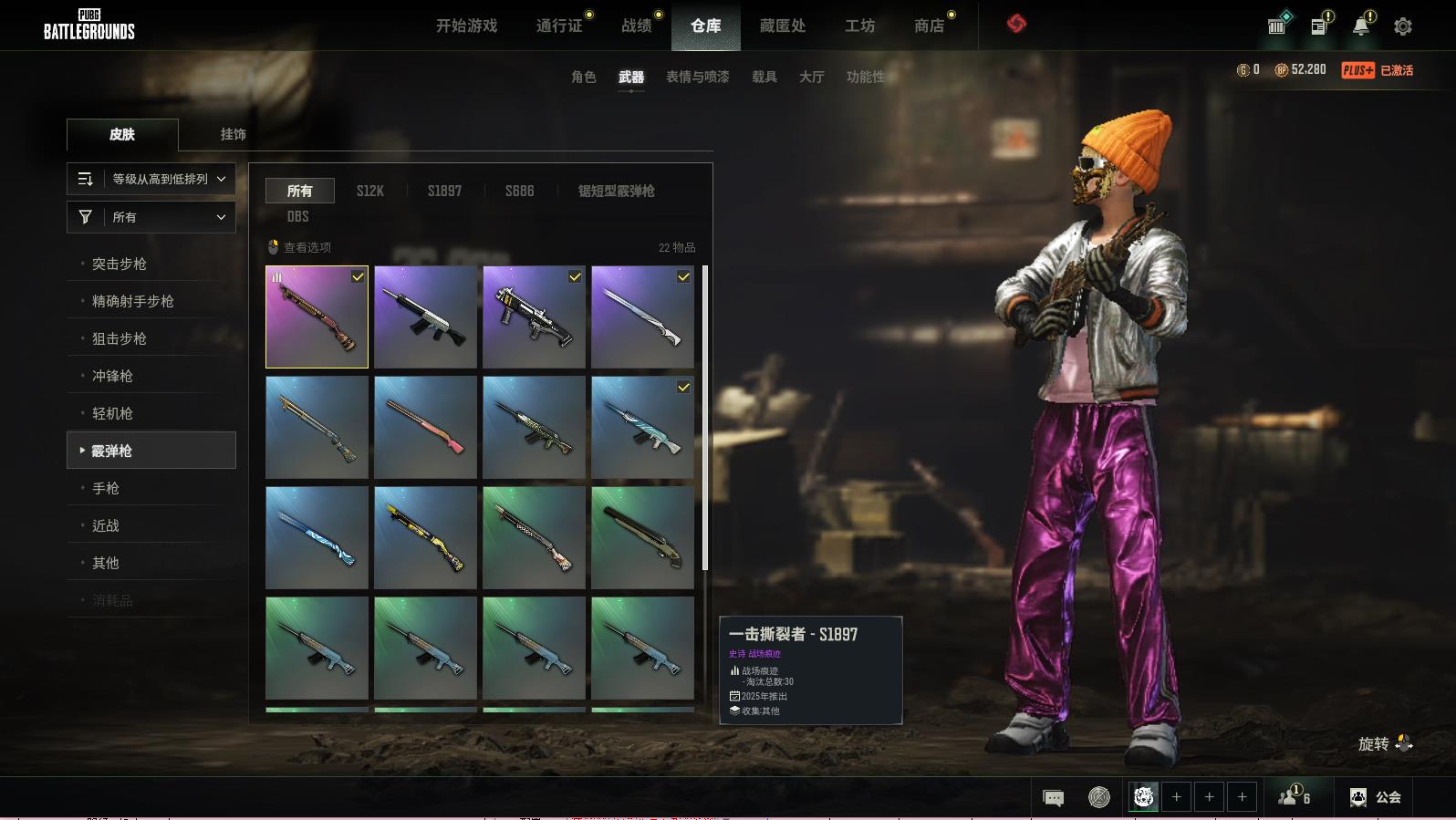Open the 开始游戏 menu
Viewport: 1456px width, 820px height.
[466, 26]
